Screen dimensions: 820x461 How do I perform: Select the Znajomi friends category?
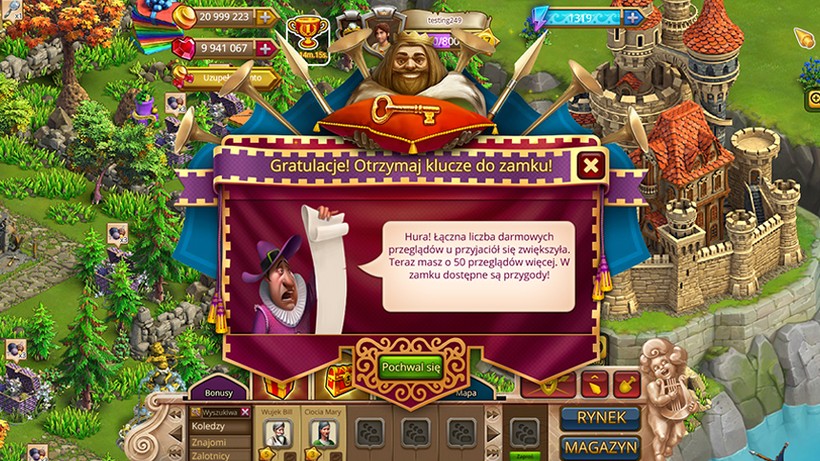coord(208,442)
